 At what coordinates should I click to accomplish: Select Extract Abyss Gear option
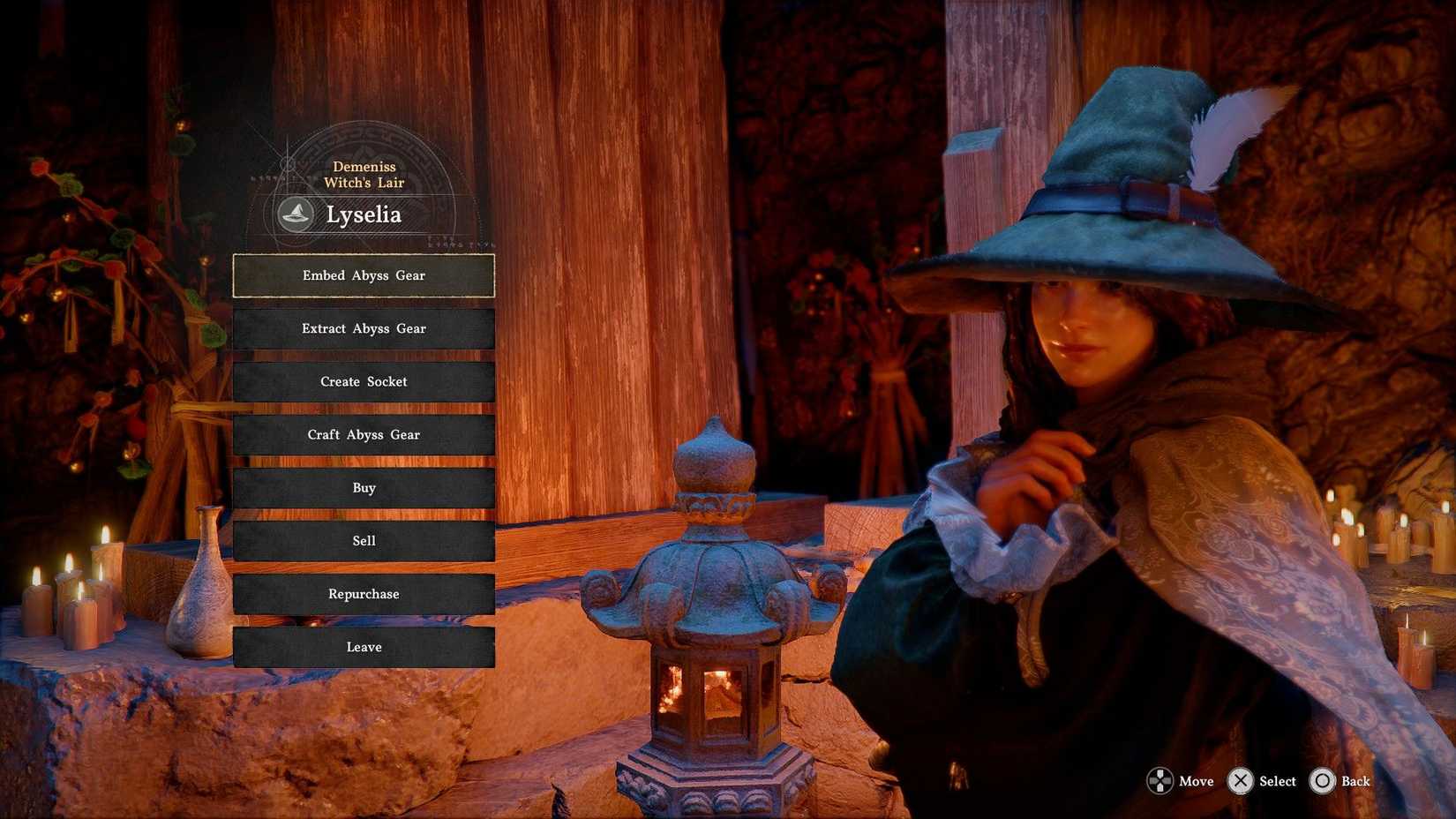(x=364, y=328)
